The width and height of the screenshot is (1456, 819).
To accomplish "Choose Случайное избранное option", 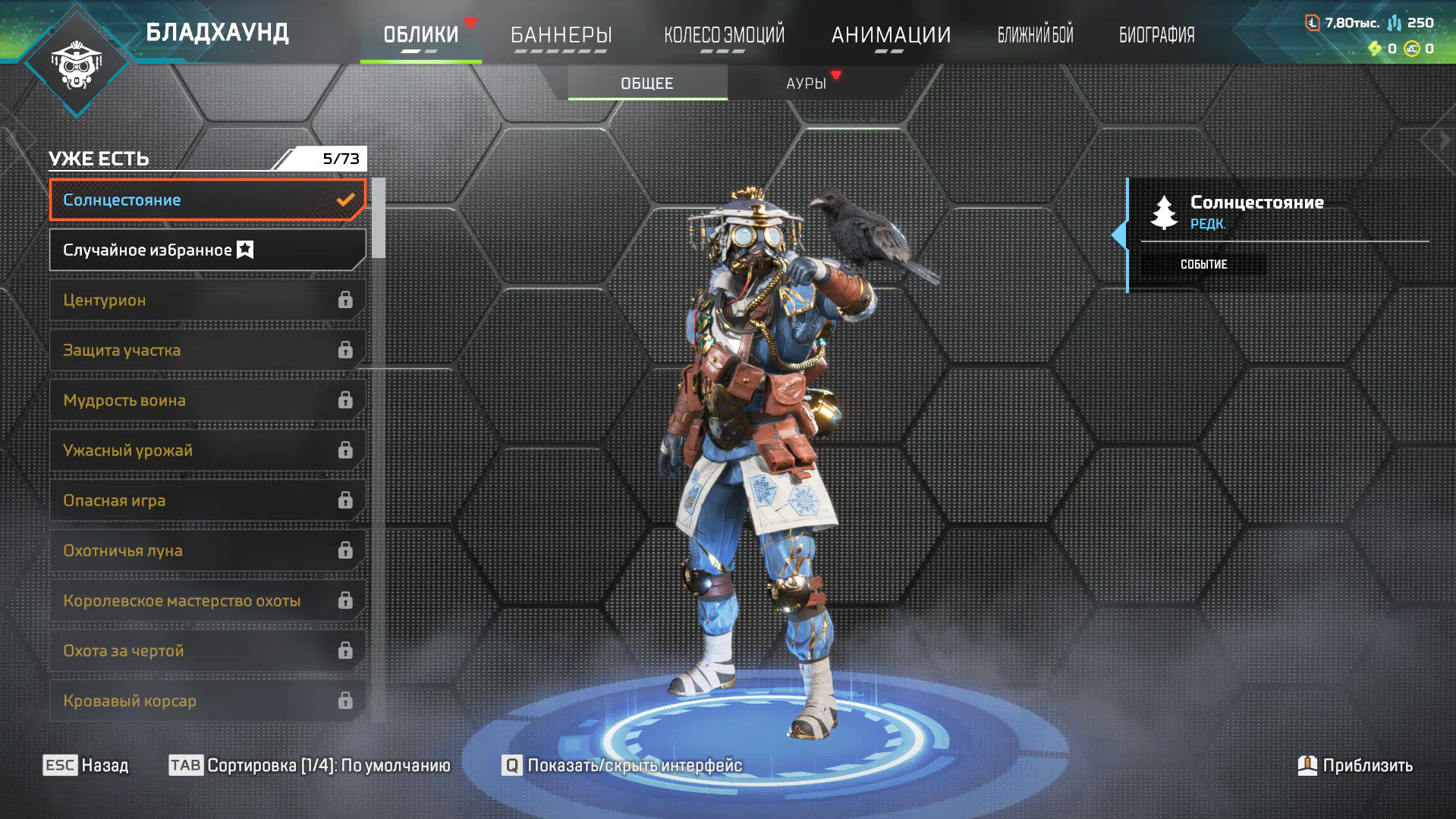I will click(207, 250).
